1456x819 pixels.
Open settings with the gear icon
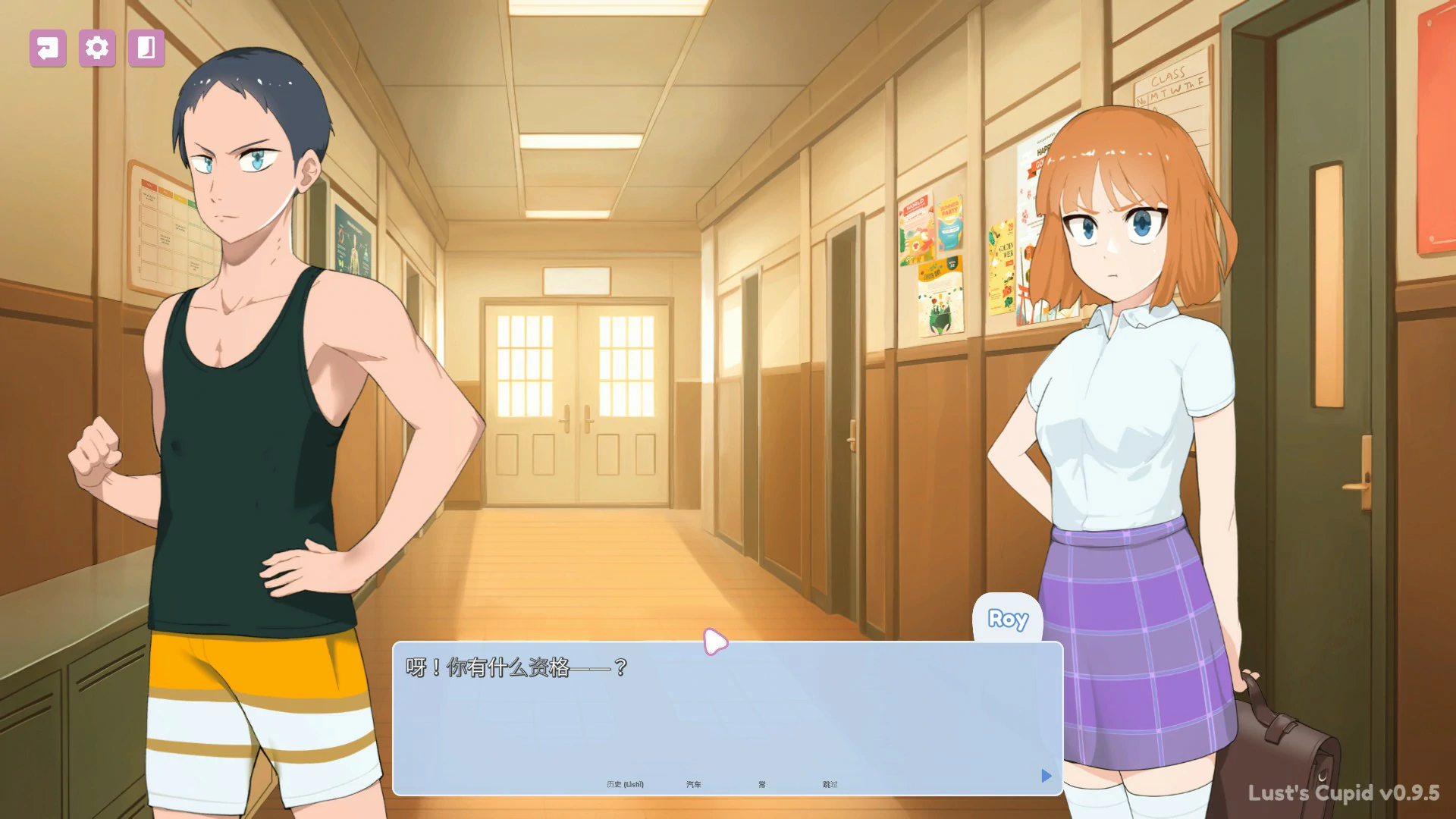[97, 49]
